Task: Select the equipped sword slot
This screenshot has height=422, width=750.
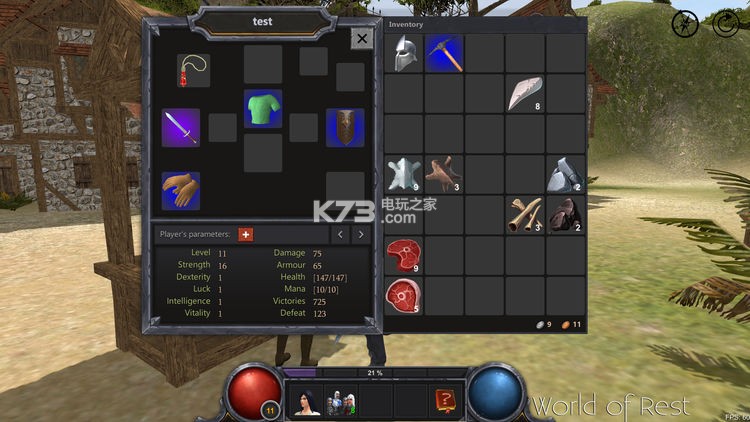Action: (x=181, y=127)
